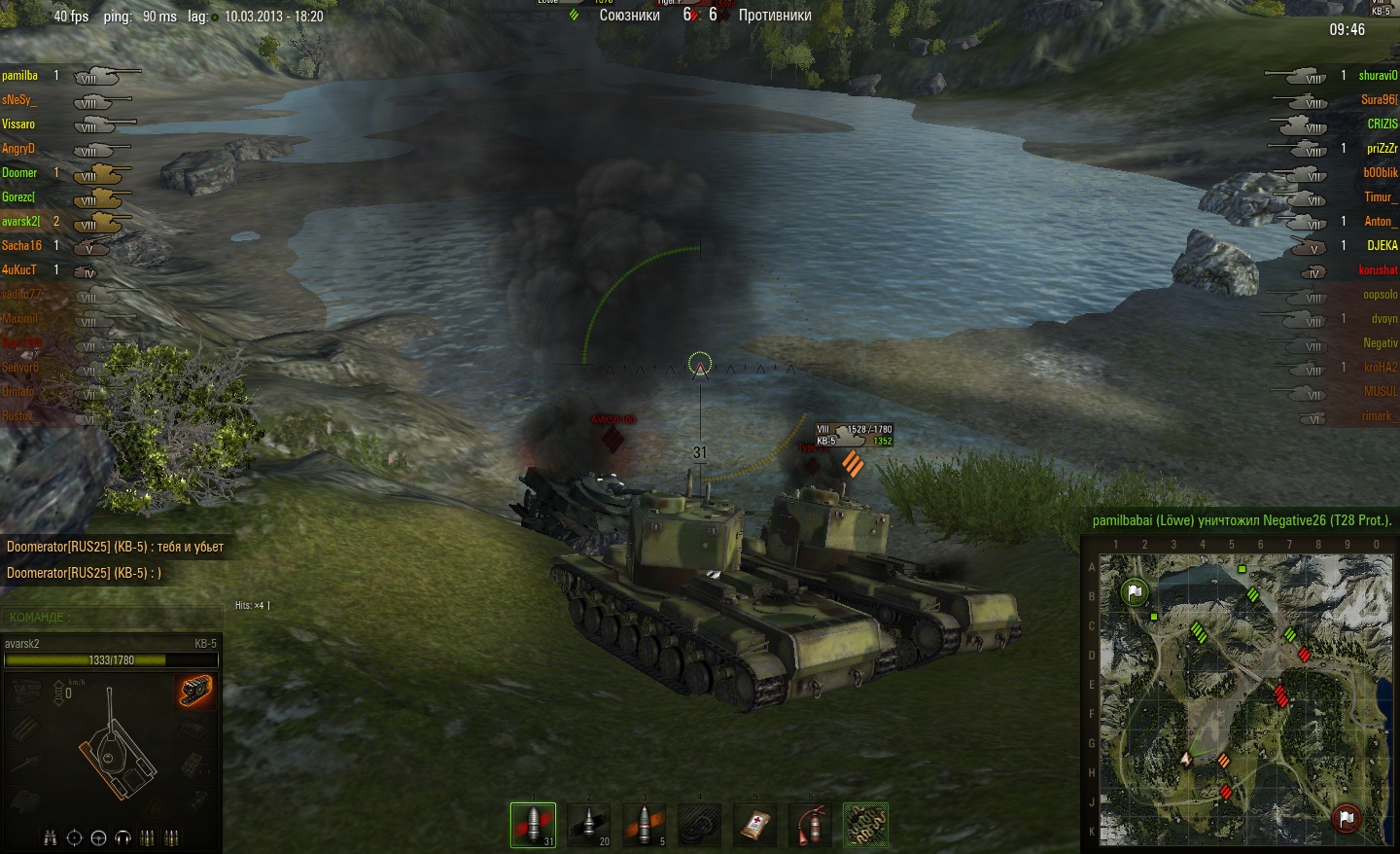The image size is (1400, 854).
Task: Select enemy player CRIZIS in the roster
Action: [1382, 125]
